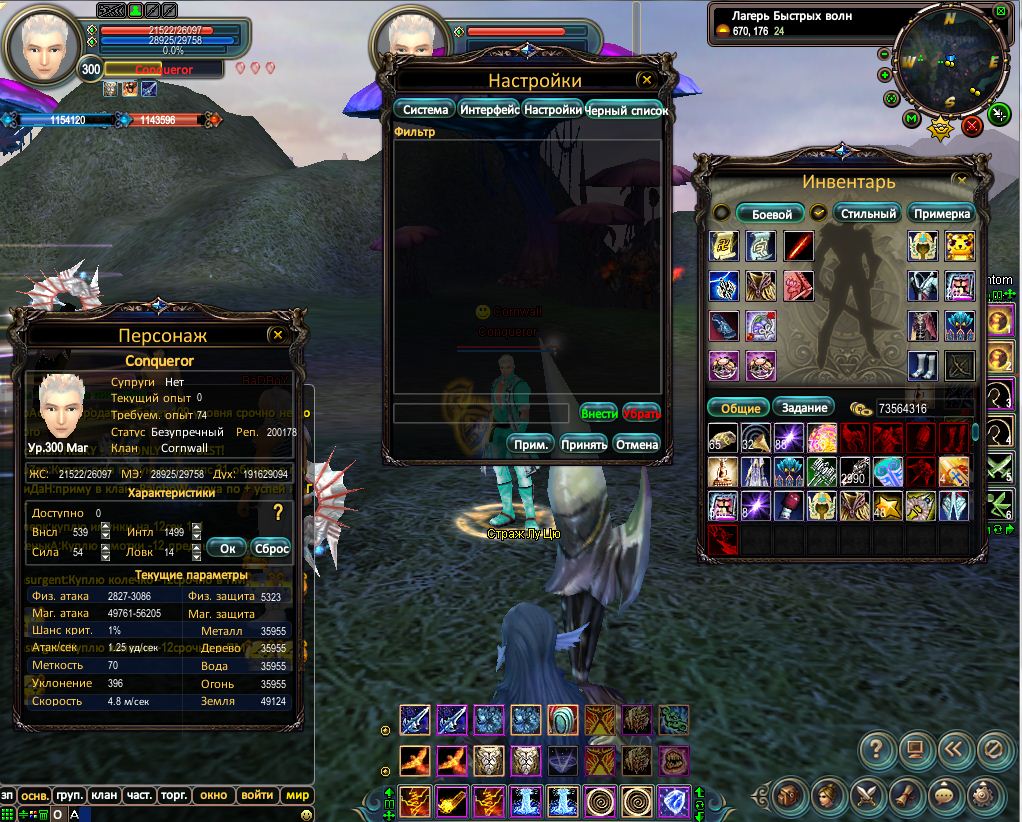
Task: Confirm with the Принять button
Action: pyautogui.click(x=584, y=444)
